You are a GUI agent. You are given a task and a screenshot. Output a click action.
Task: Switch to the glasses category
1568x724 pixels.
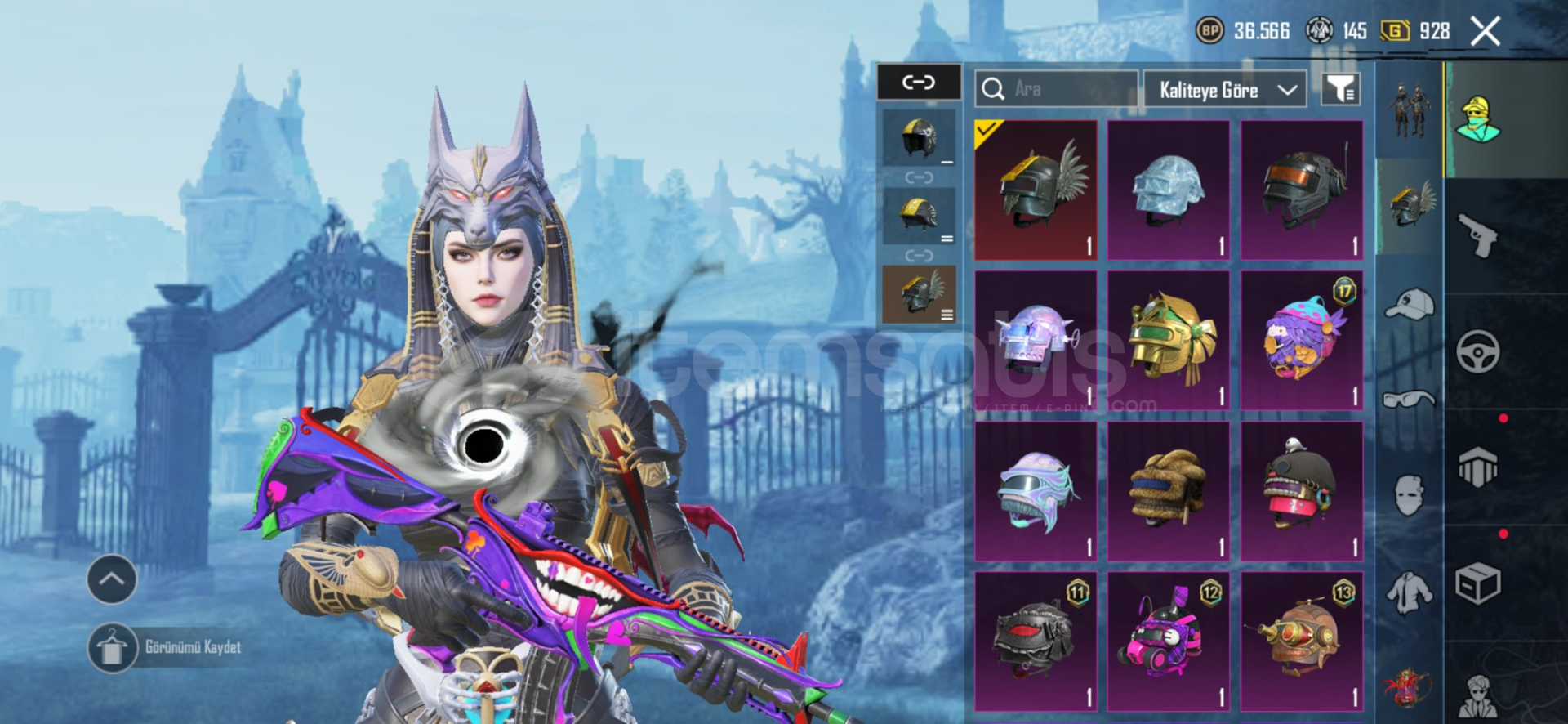[1410, 400]
